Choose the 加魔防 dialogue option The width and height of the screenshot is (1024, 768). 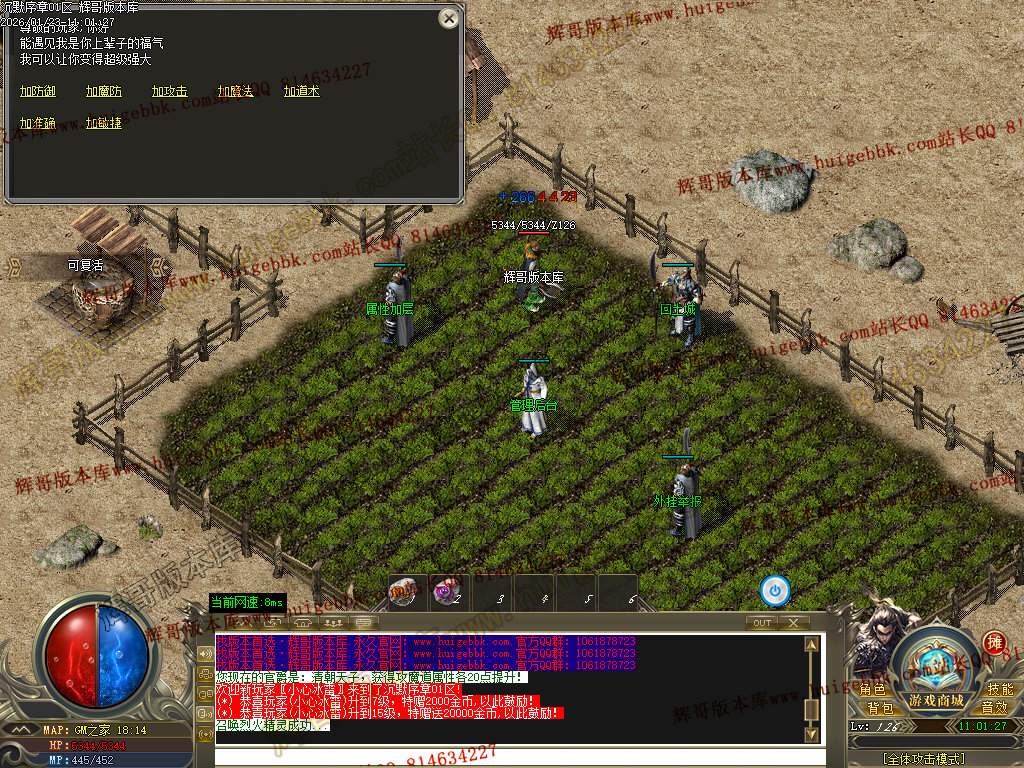coord(104,91)
